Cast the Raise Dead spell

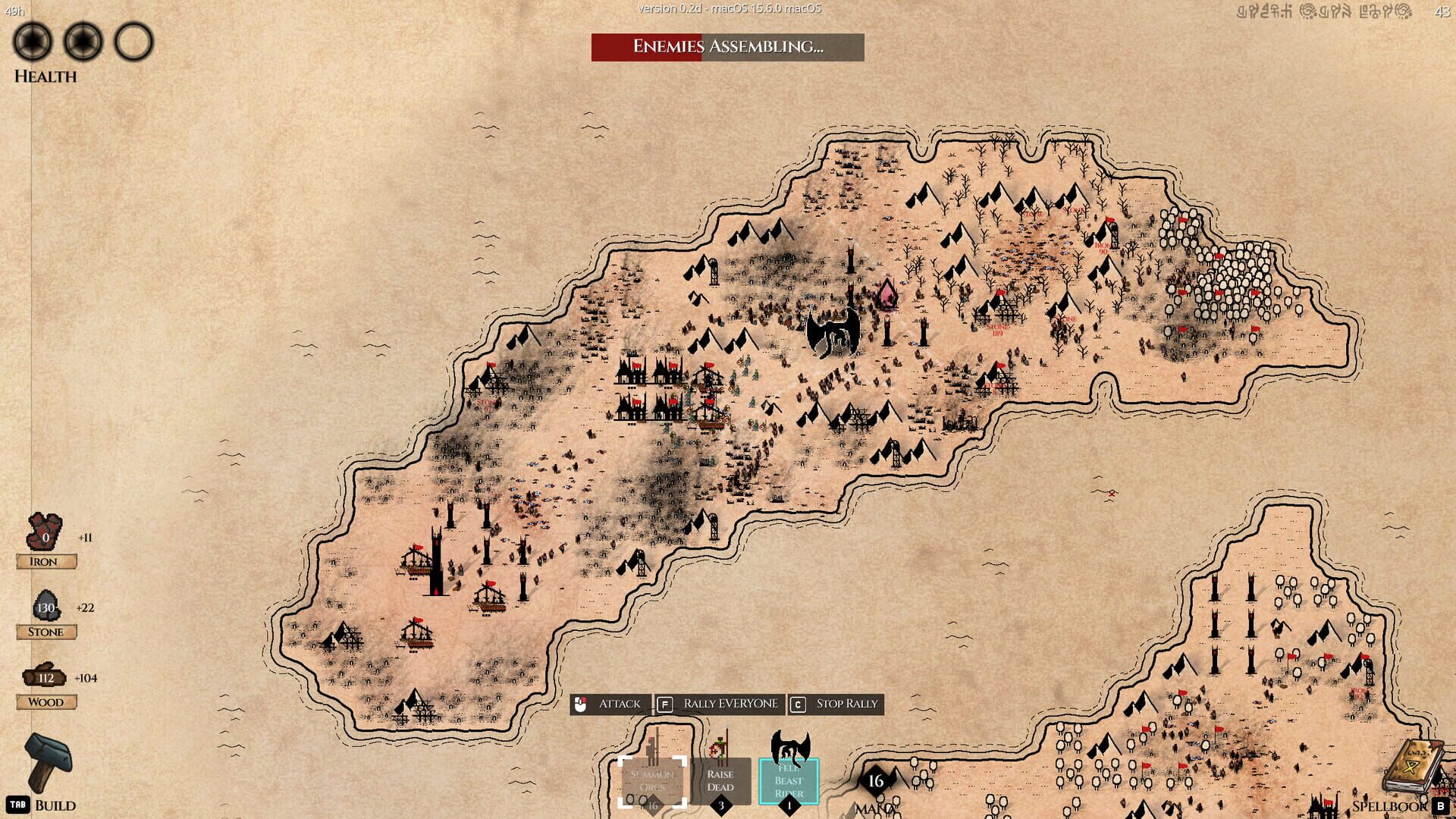tap(719, 780)
